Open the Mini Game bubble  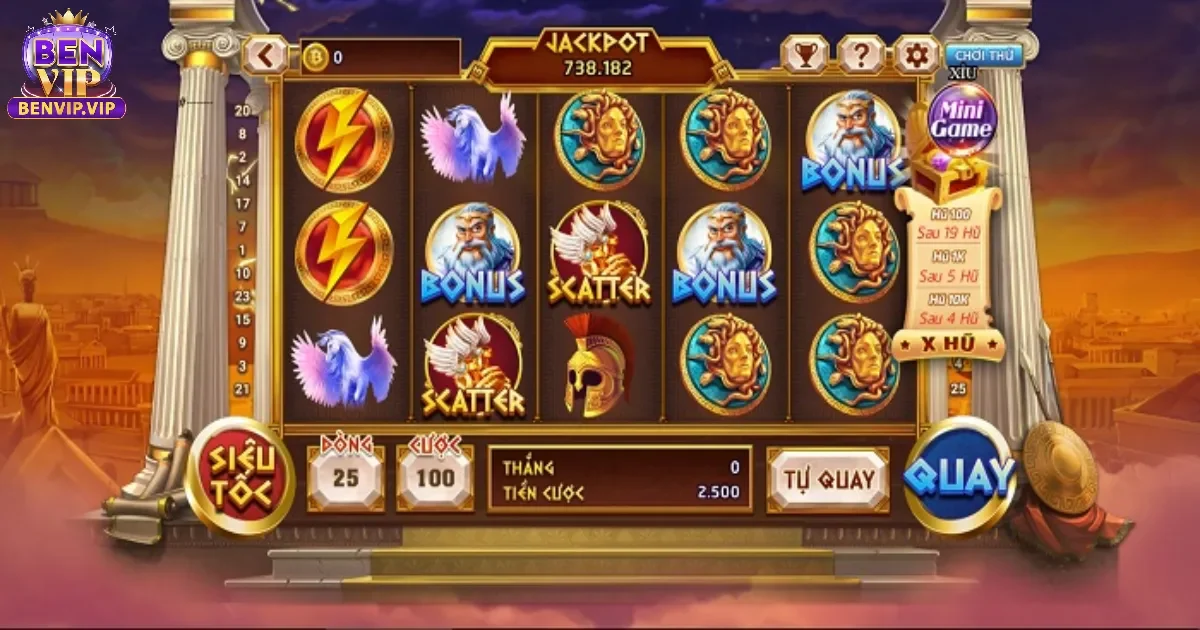[x=962, y=119]
